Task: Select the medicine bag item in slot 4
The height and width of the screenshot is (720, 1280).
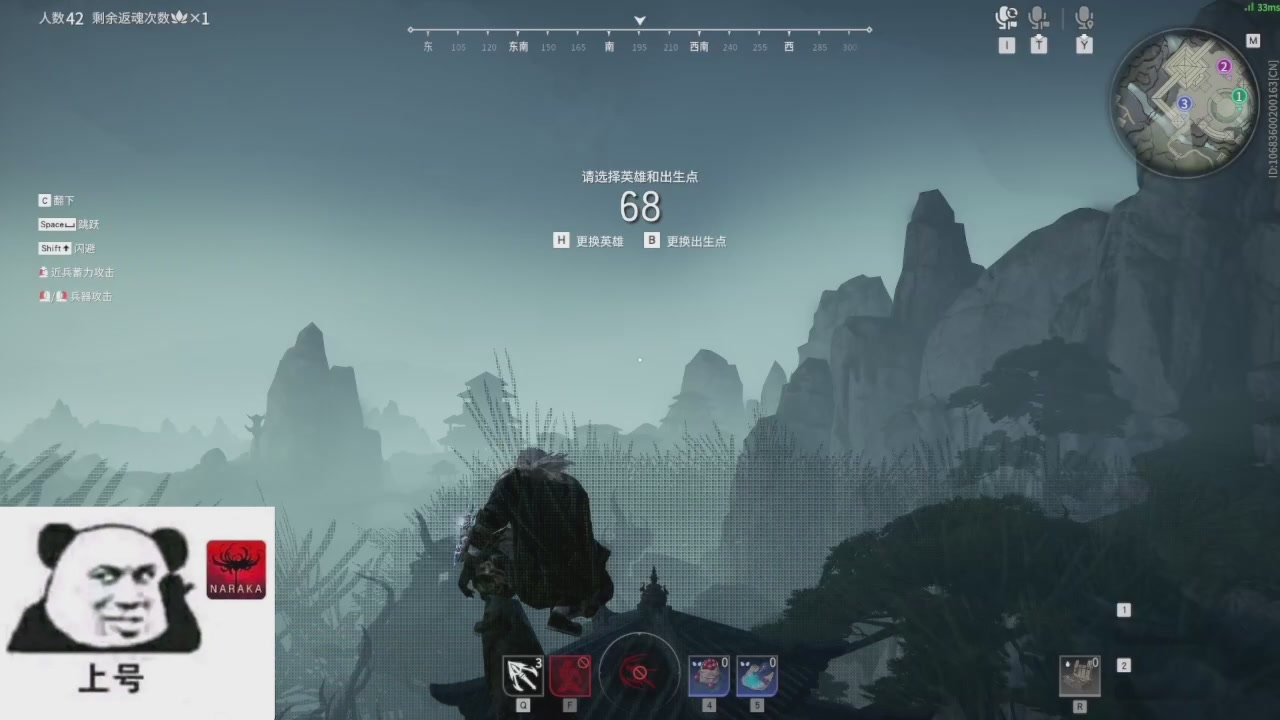Action: click(708, 675)
